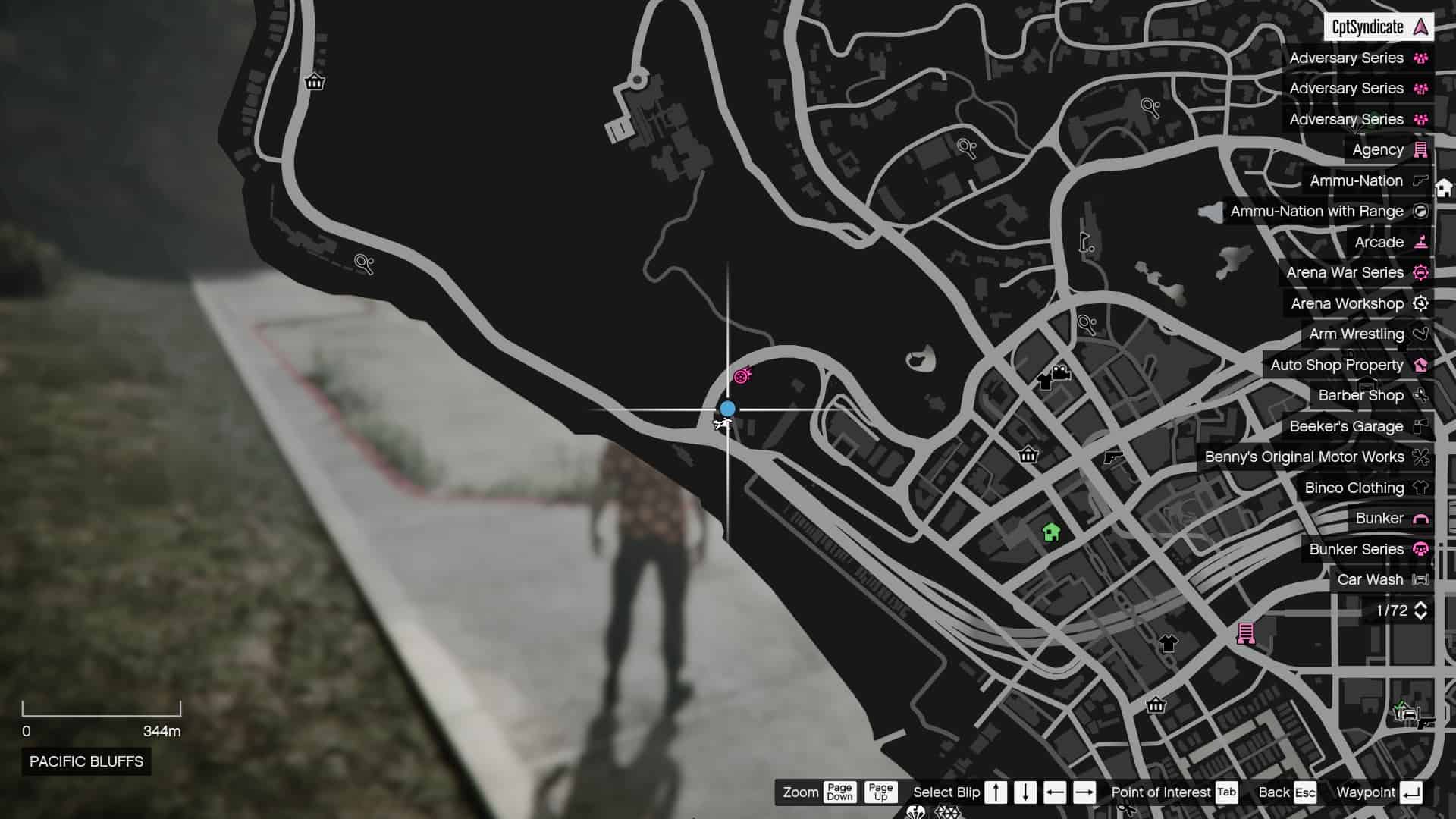Select the Arm Wrestling entry

tap(1357, 334)
